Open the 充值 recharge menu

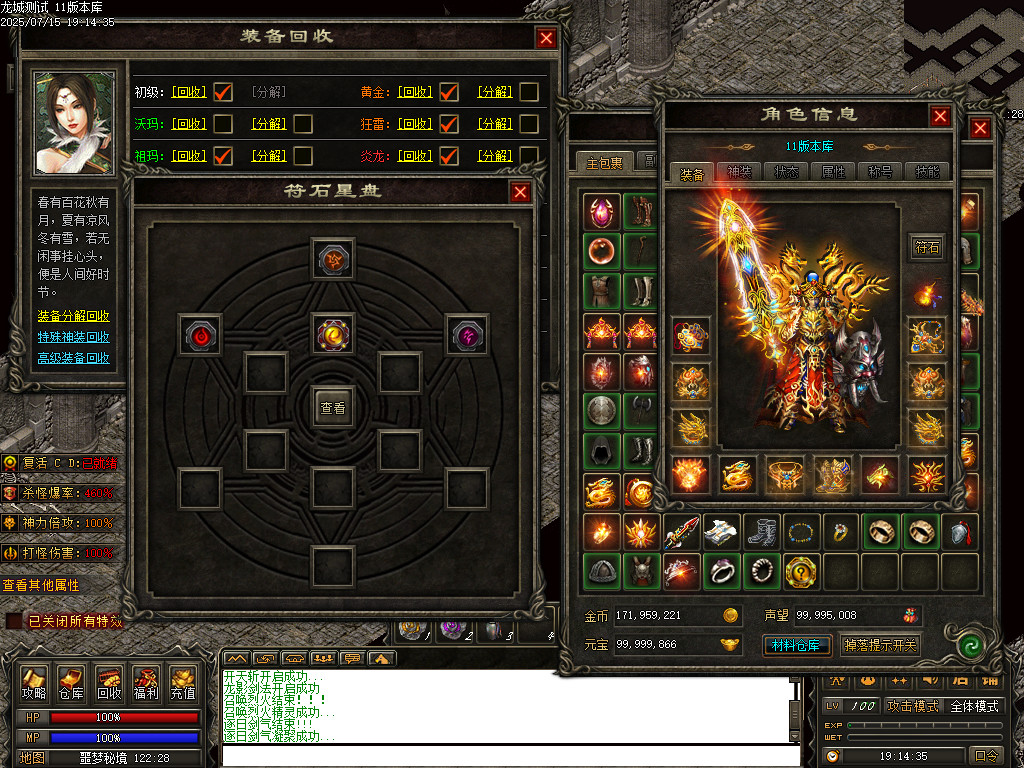182,683
